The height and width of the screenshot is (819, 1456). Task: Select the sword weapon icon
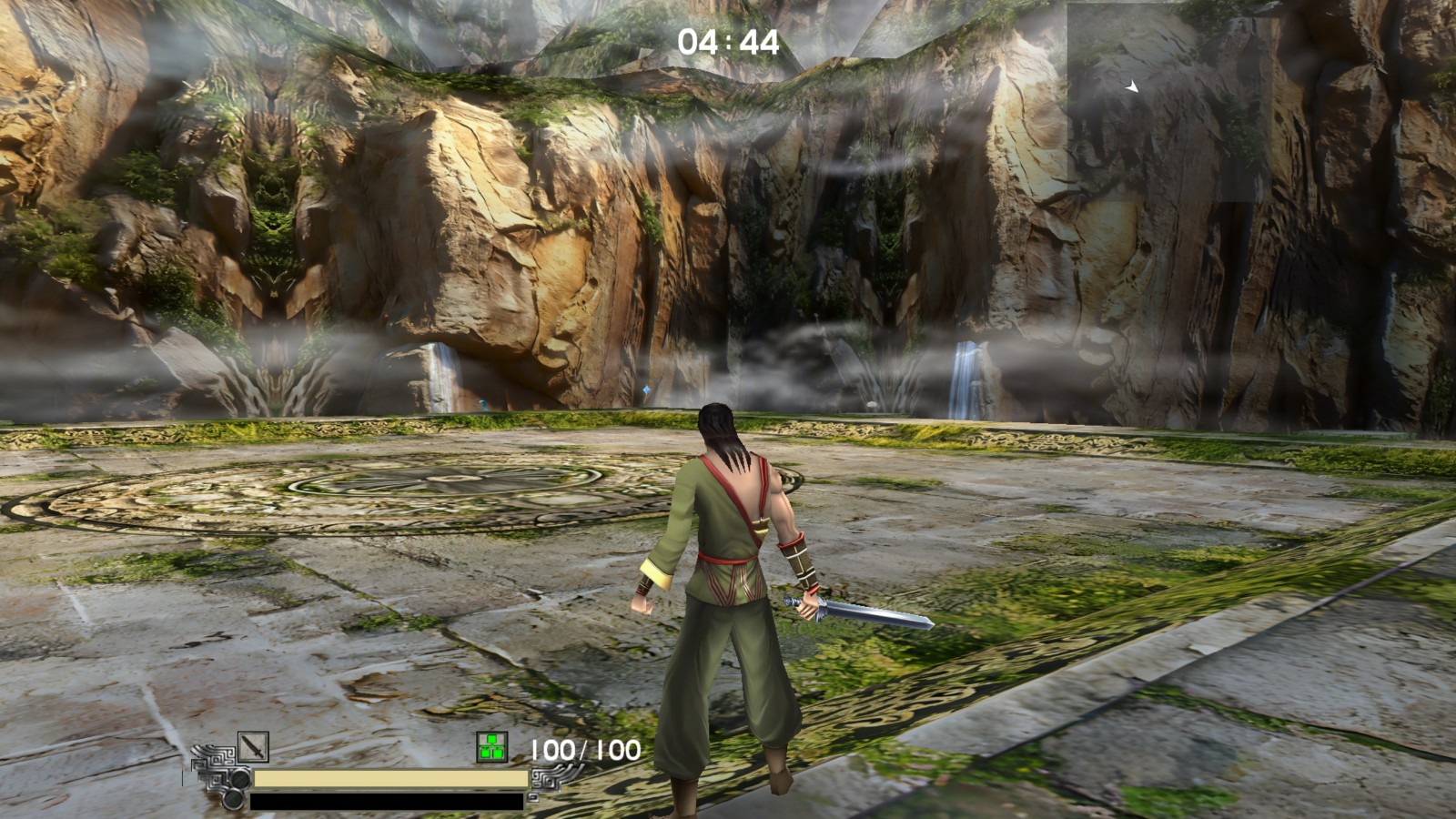pyautogui.click(x=253, y=747)
